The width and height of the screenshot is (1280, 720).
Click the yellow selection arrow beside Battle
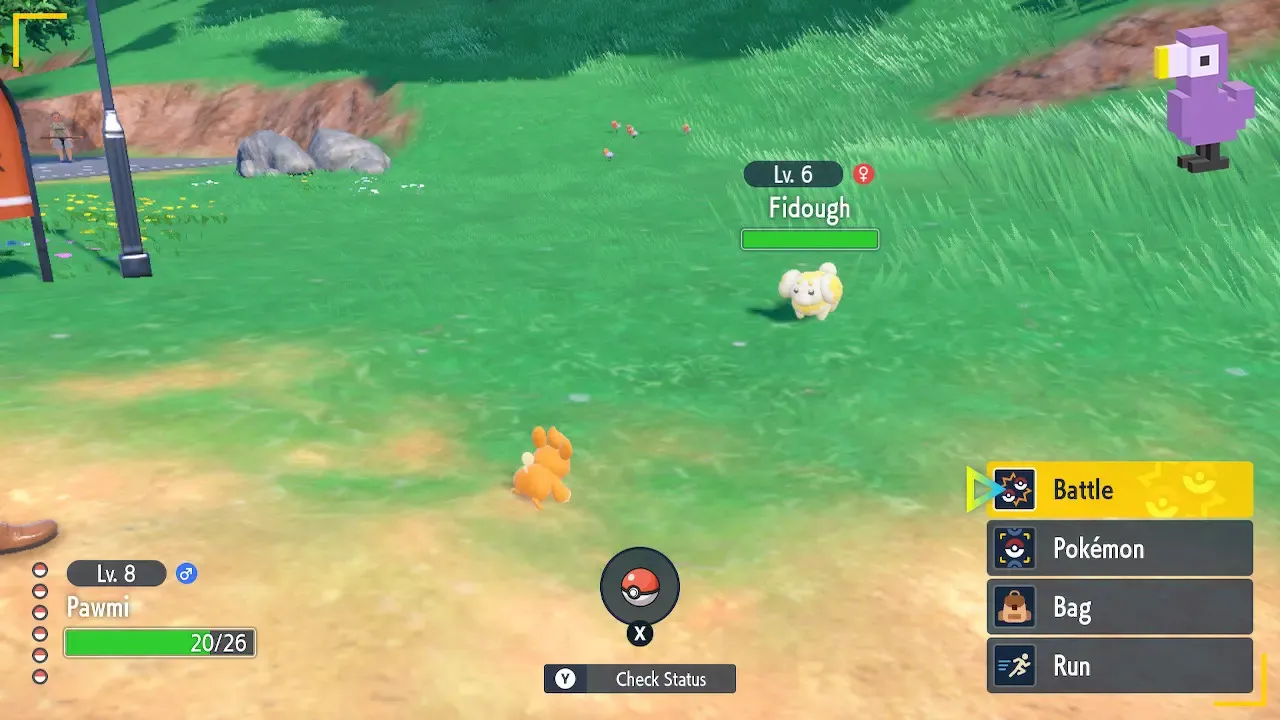click(978, 489)
